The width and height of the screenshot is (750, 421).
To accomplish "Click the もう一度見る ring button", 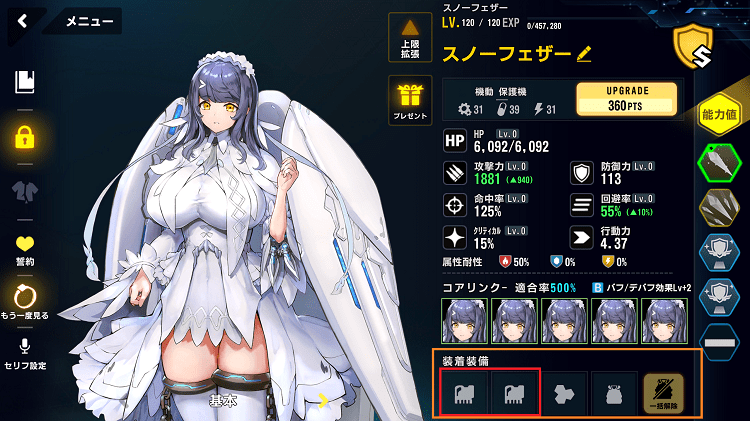I will (x=25, y=299).
